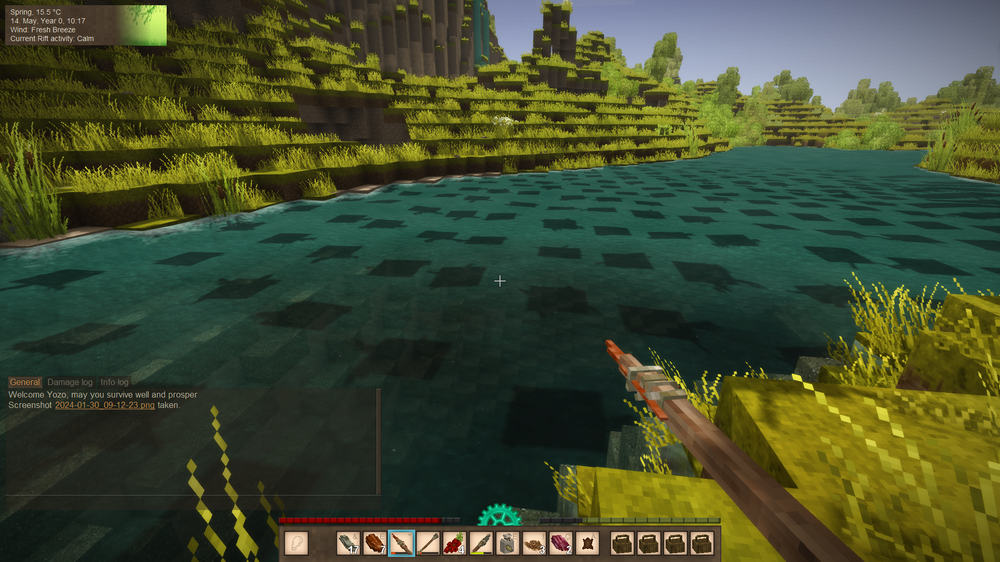Select the stack of 3 seeds
Viewport: 1000px width, 562px height.
534,543
